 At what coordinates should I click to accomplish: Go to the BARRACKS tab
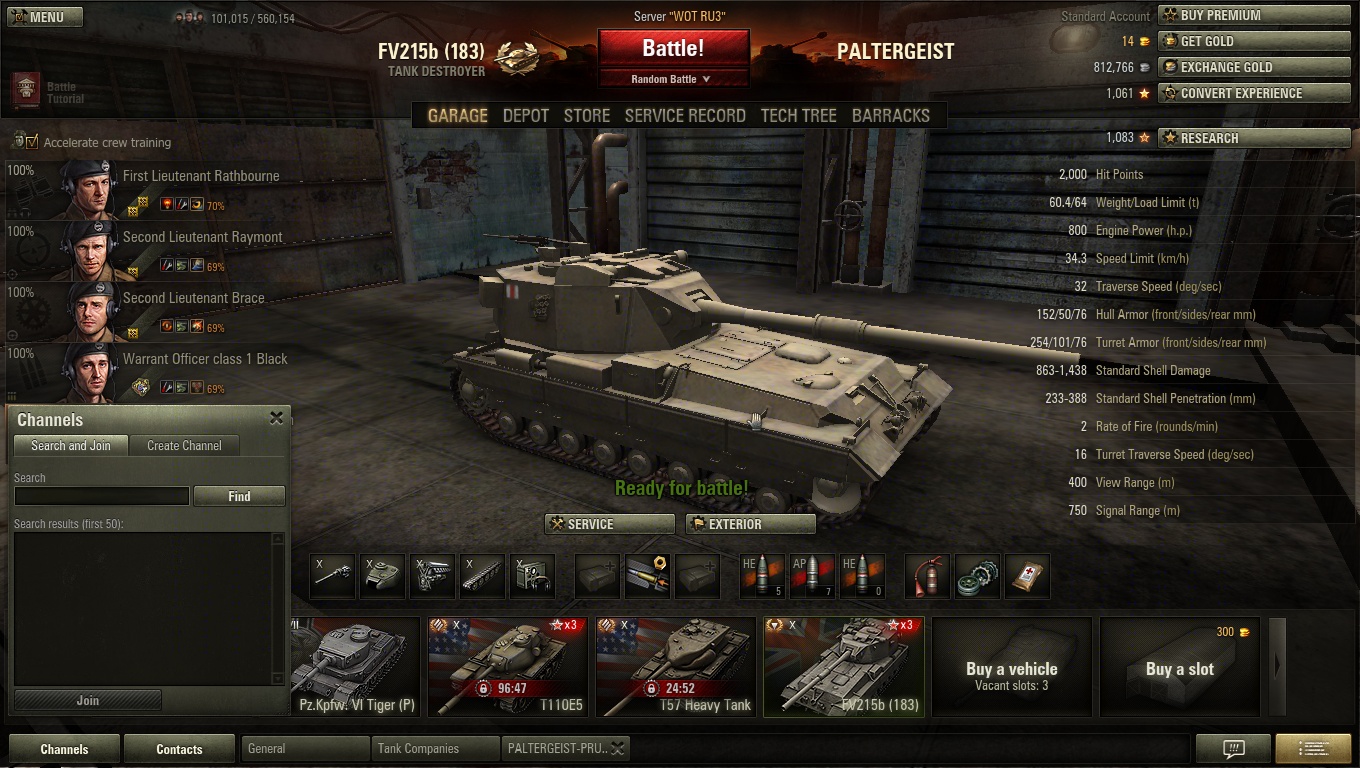(890, 116)
